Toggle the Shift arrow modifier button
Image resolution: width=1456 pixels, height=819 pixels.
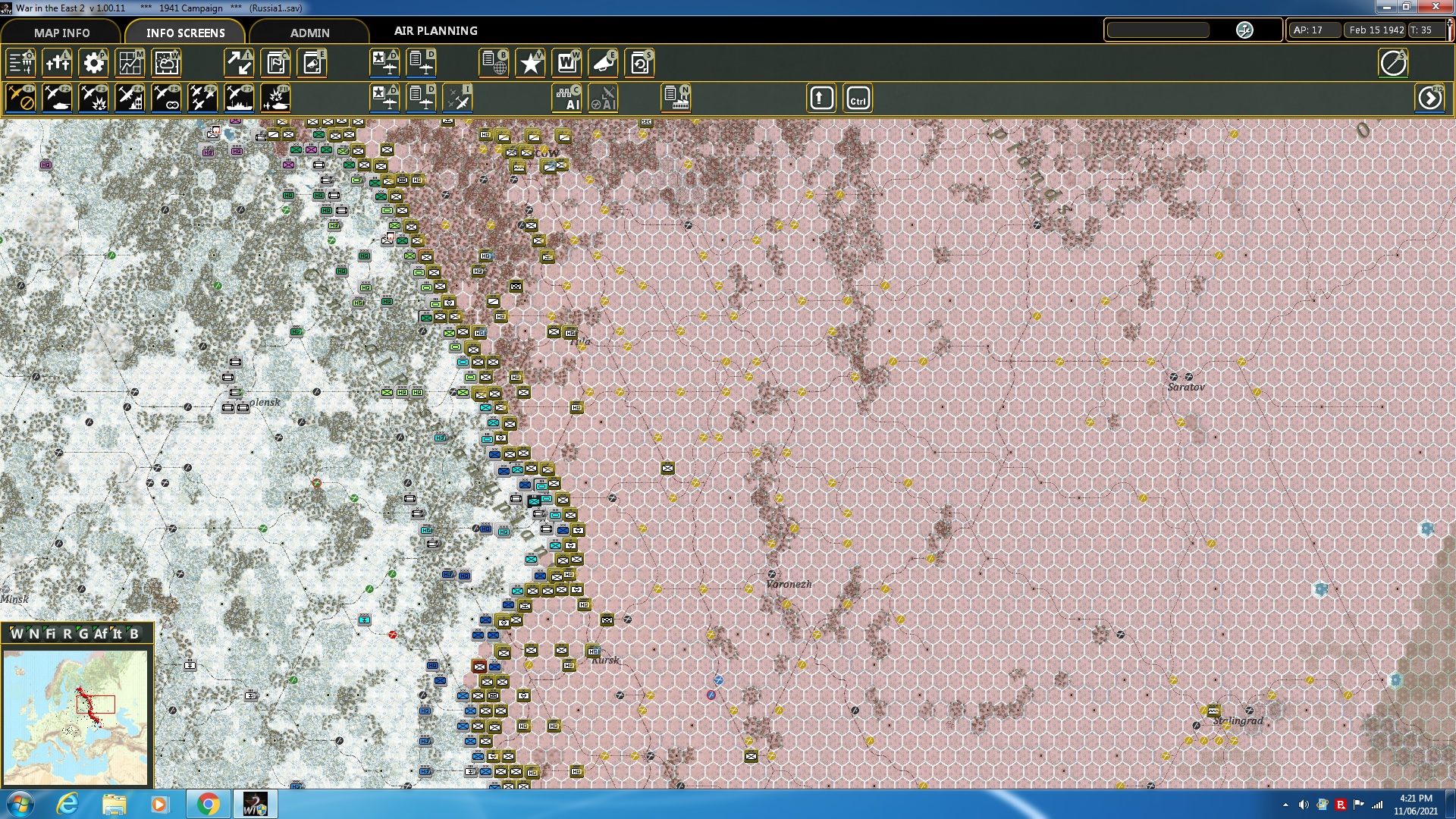(821, 97)
